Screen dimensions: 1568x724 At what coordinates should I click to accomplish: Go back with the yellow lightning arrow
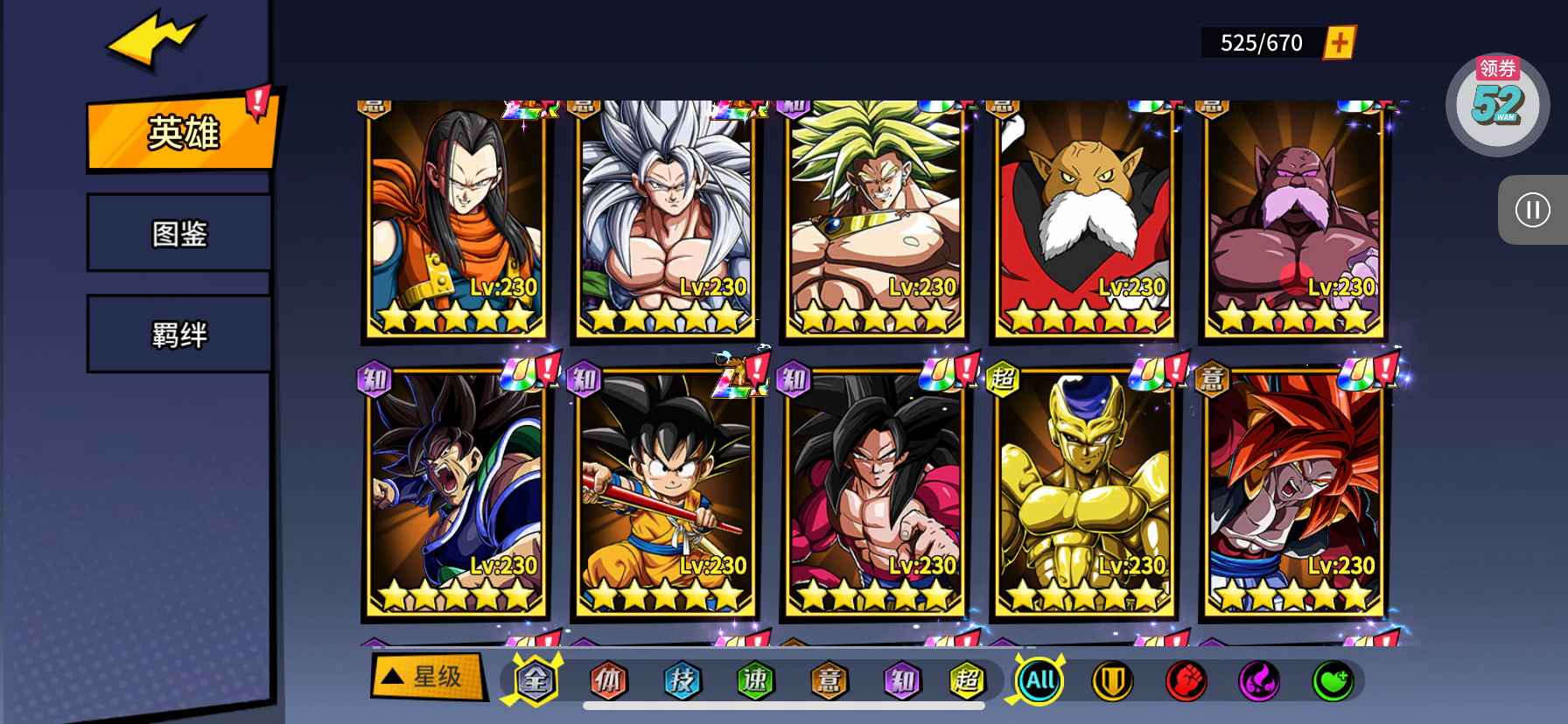click(x=154, y=39)
